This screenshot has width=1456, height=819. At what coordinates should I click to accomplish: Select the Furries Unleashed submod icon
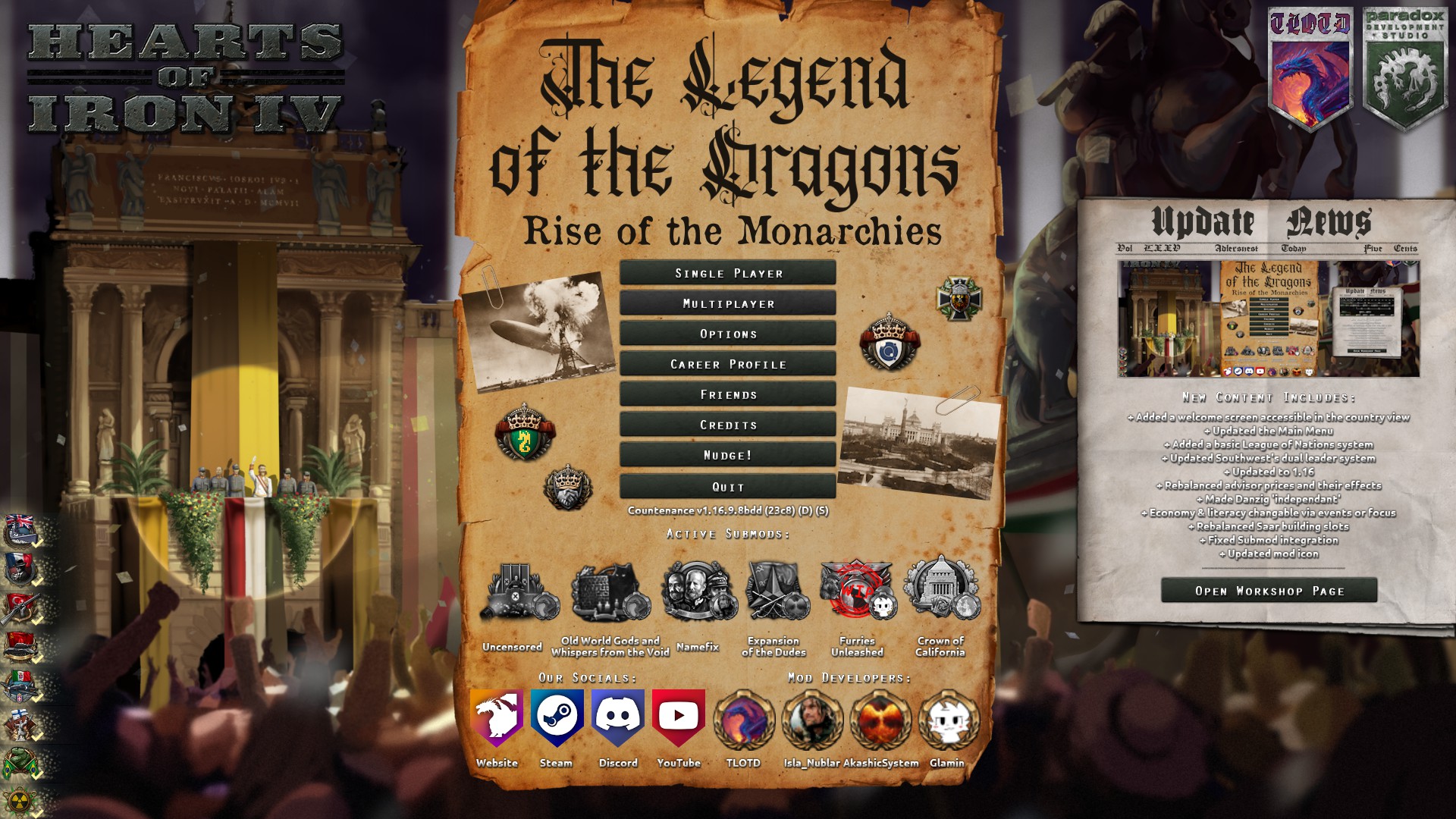click(x=857, y=592)
